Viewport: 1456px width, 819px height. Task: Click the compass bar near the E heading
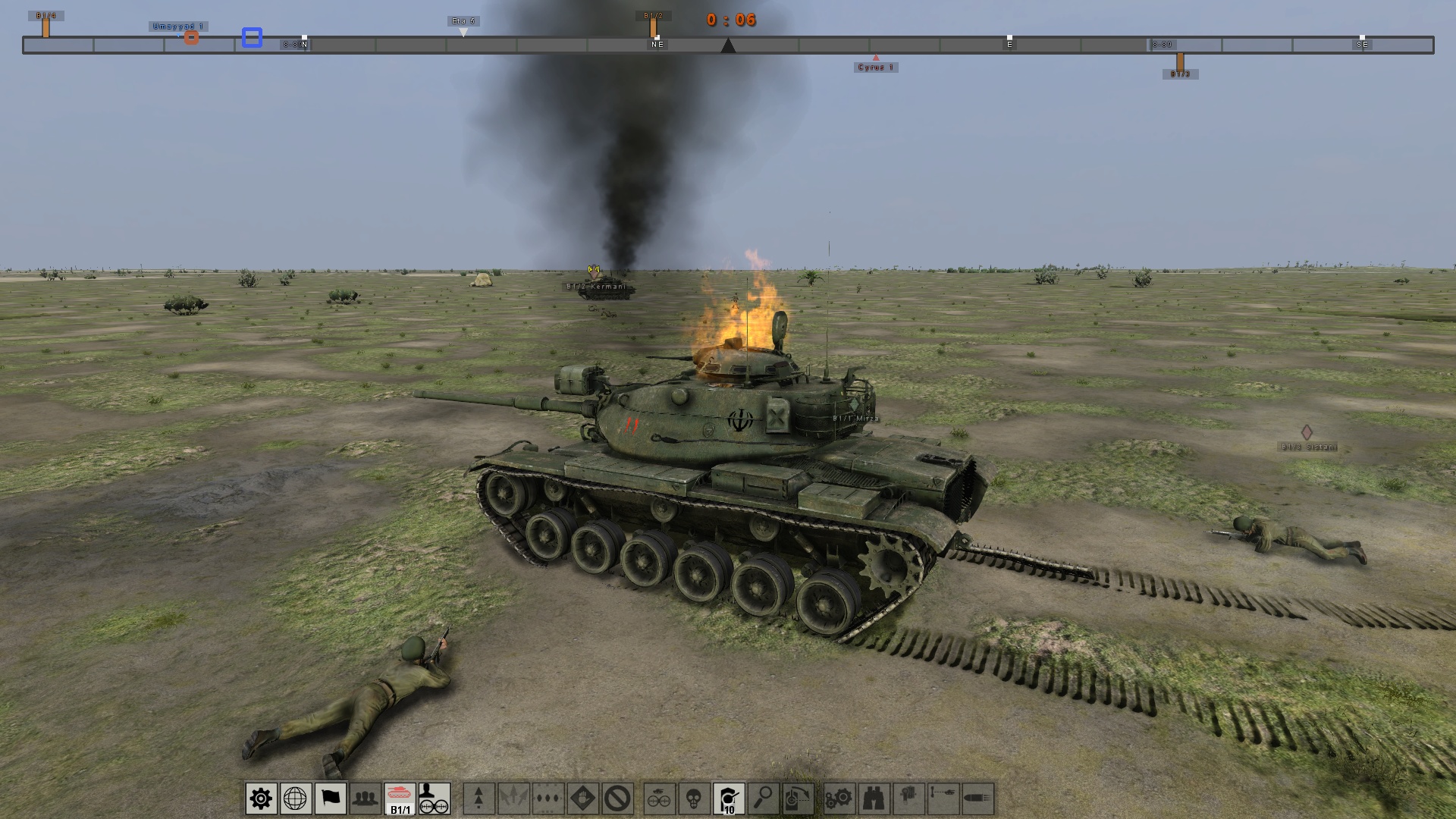(x=1009, y=45)
